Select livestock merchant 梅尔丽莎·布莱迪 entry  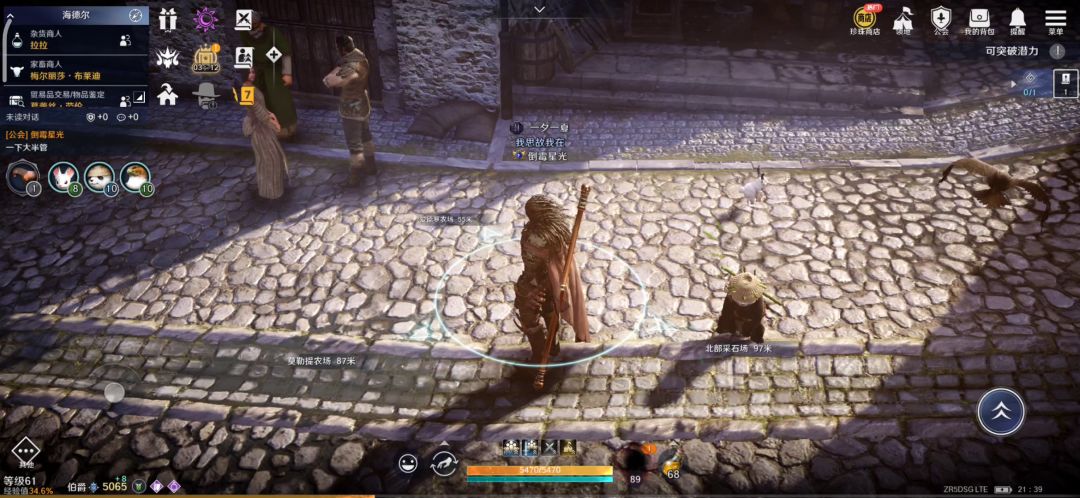pos(75,70)
